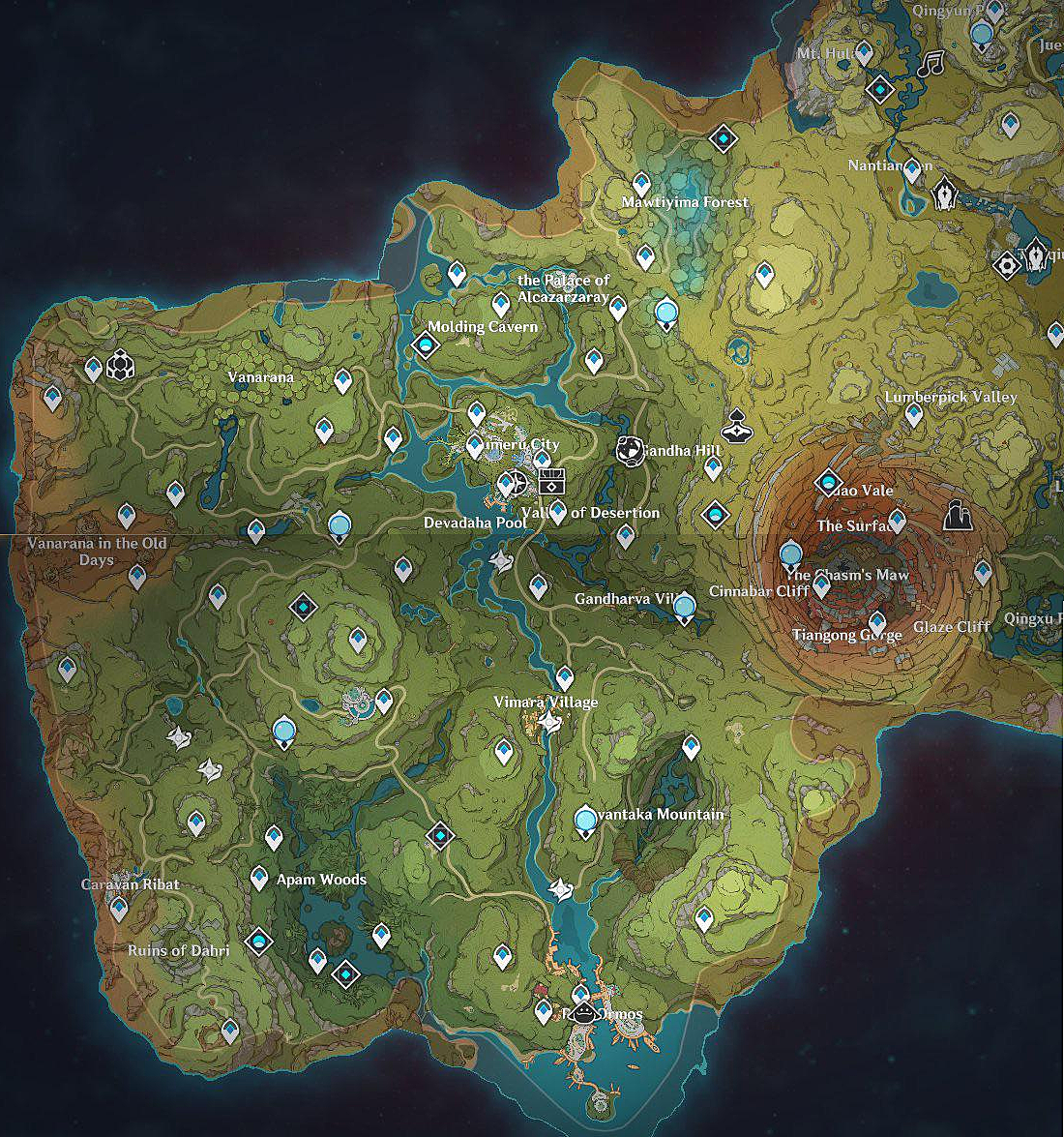1064x1137 pixels.
Task: Choose the Statue of the Seven on Avantaka Mountain
Action: pos(585,821)
